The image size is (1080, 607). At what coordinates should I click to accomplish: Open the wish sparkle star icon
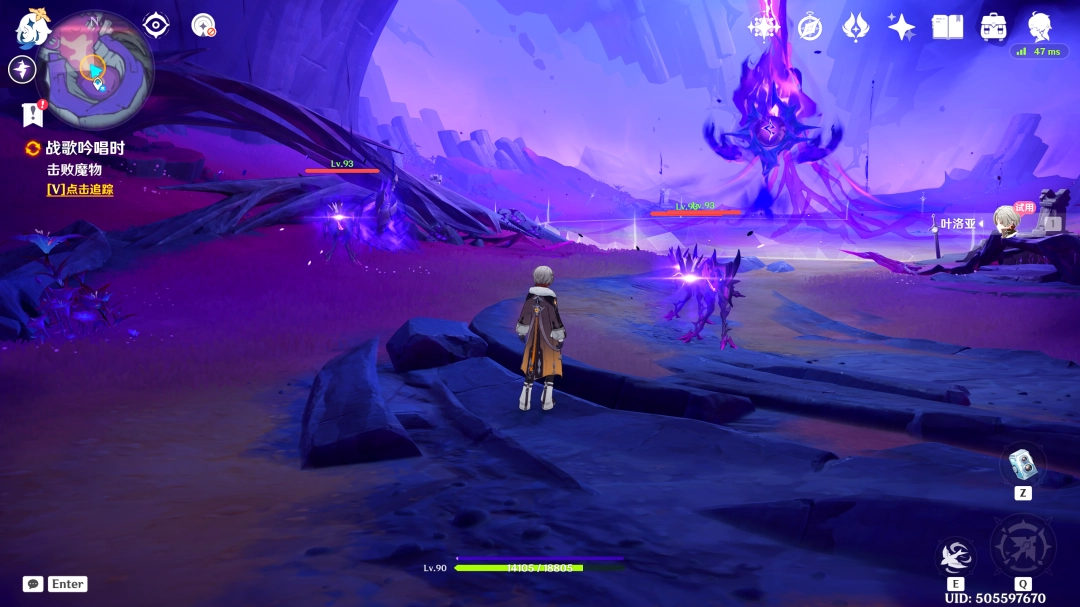point(901,27)
